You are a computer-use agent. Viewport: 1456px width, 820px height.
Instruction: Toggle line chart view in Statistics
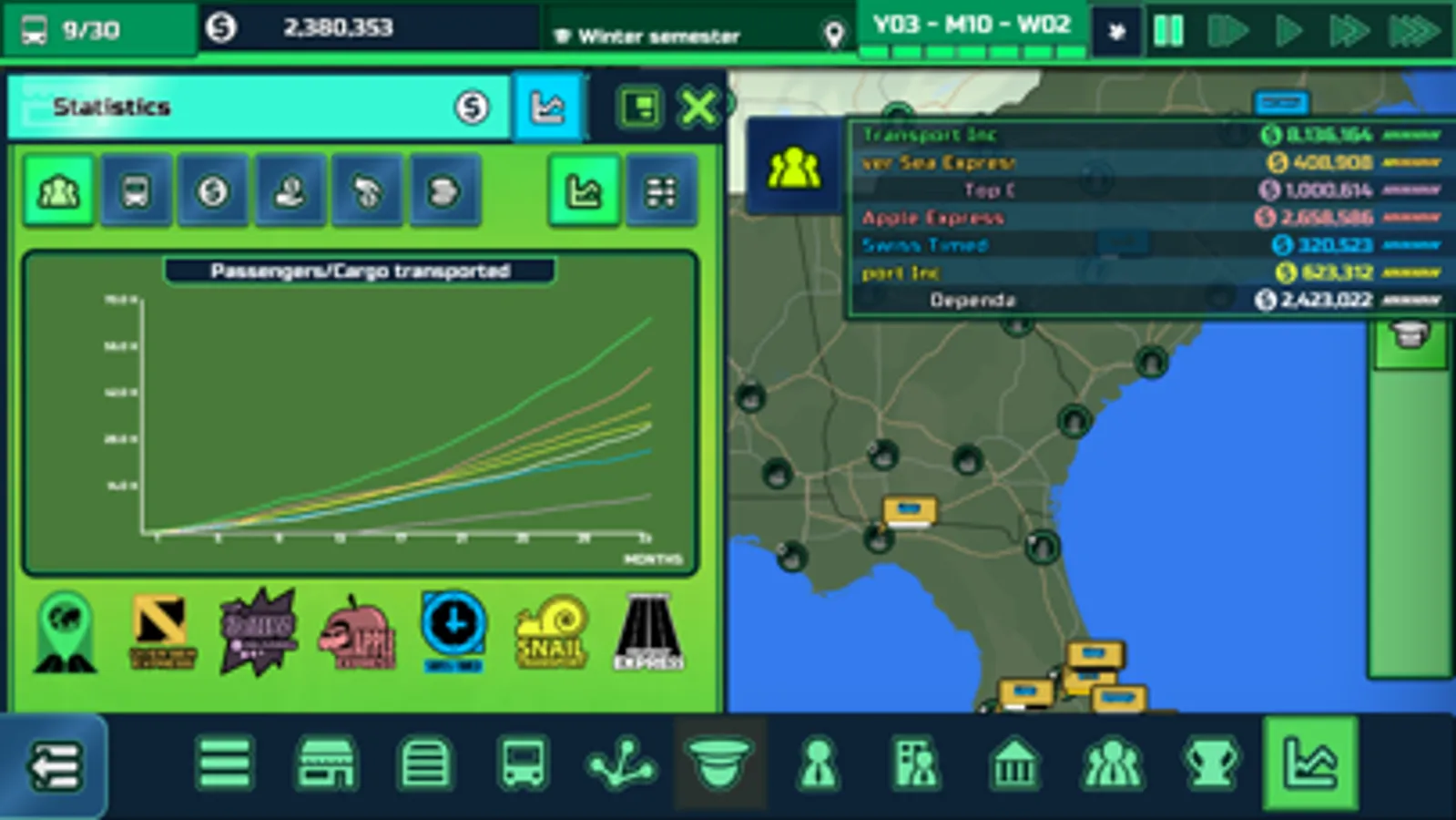tap(585, 191)
